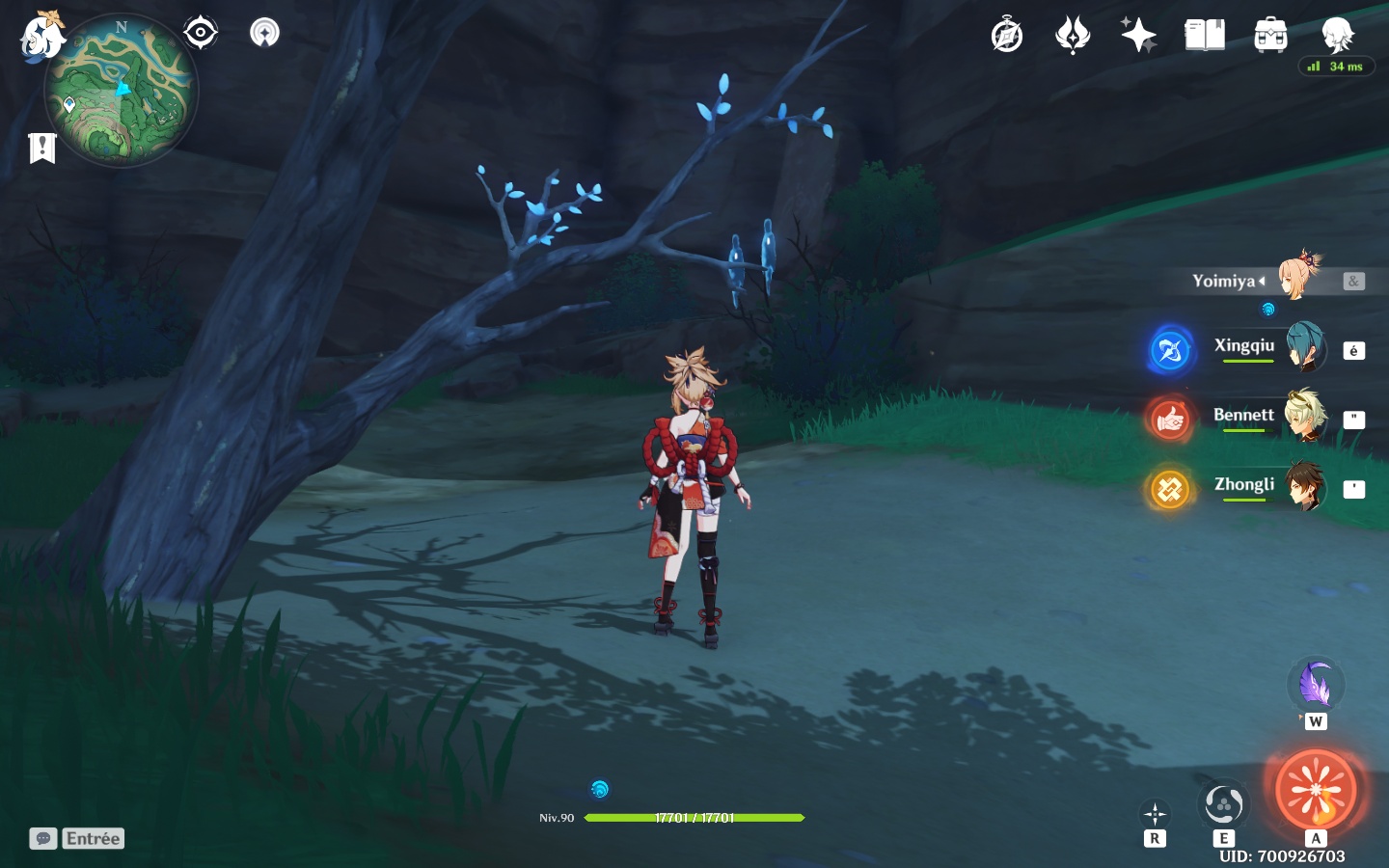
Task: Activate Bennett's Pyro burst icon
Action: tap(1170, 420)
